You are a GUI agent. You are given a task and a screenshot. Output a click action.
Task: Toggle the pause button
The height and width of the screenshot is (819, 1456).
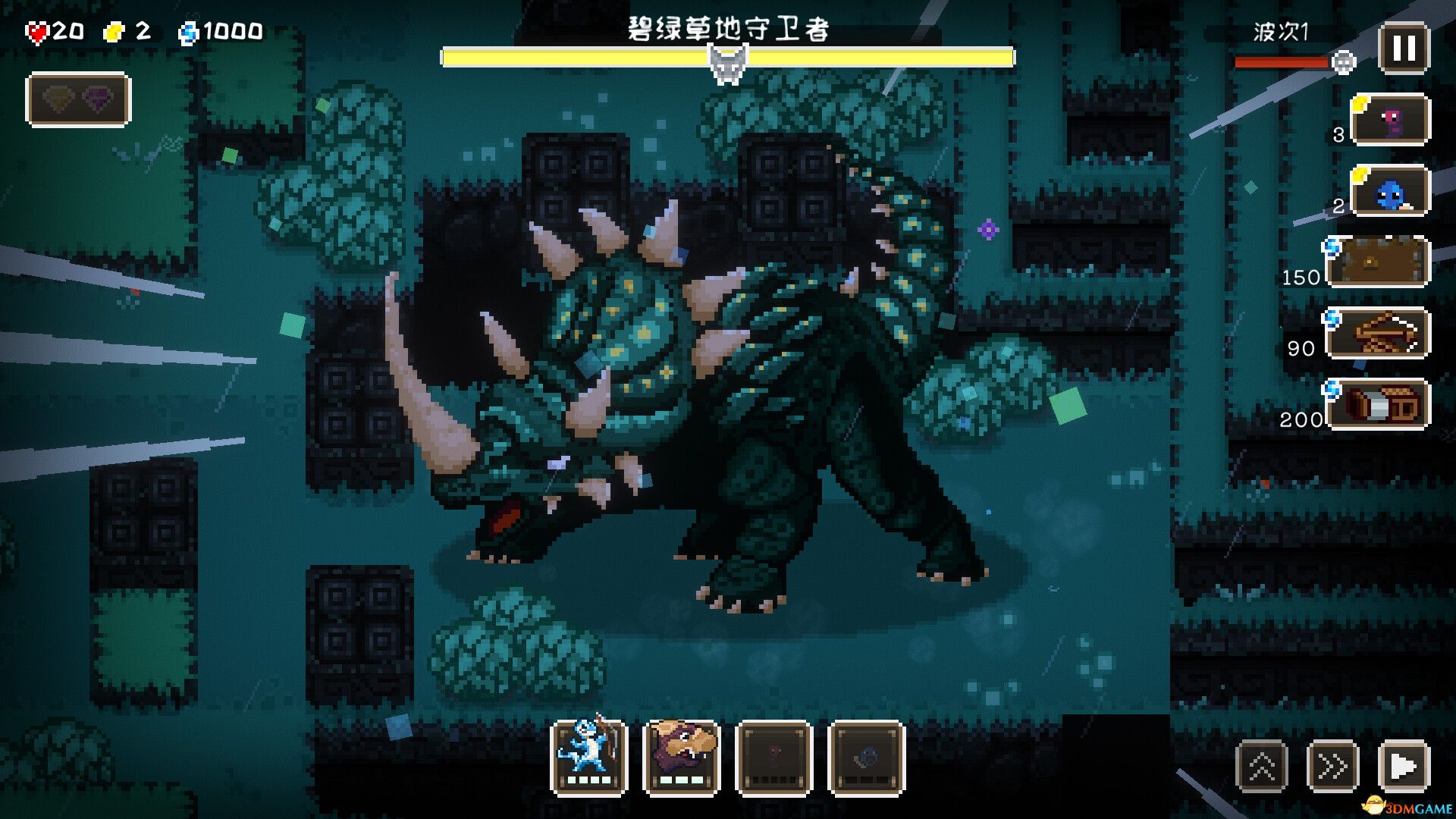(x=1400, y=49)
